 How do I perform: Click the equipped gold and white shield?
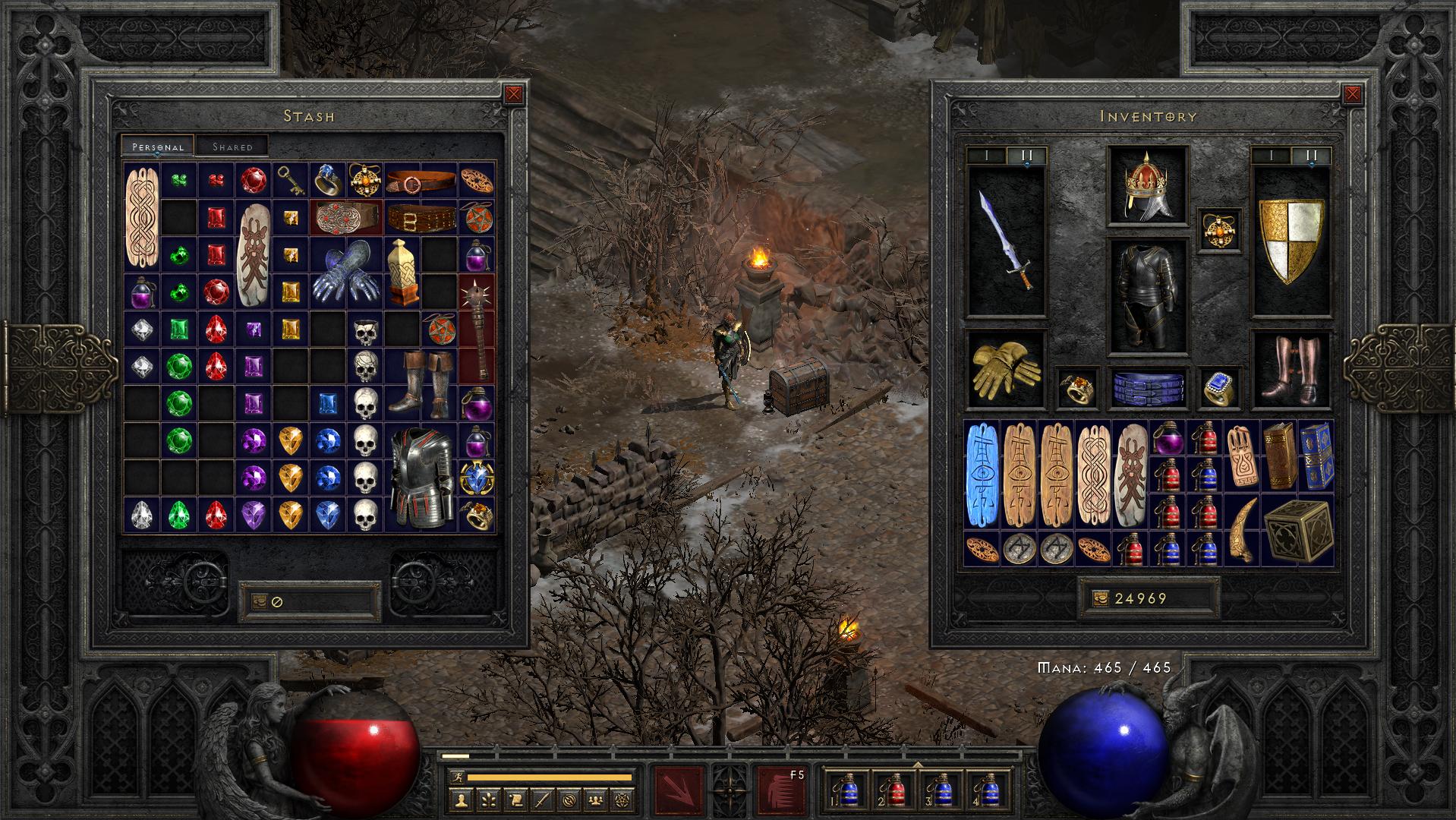point(1291,241)
